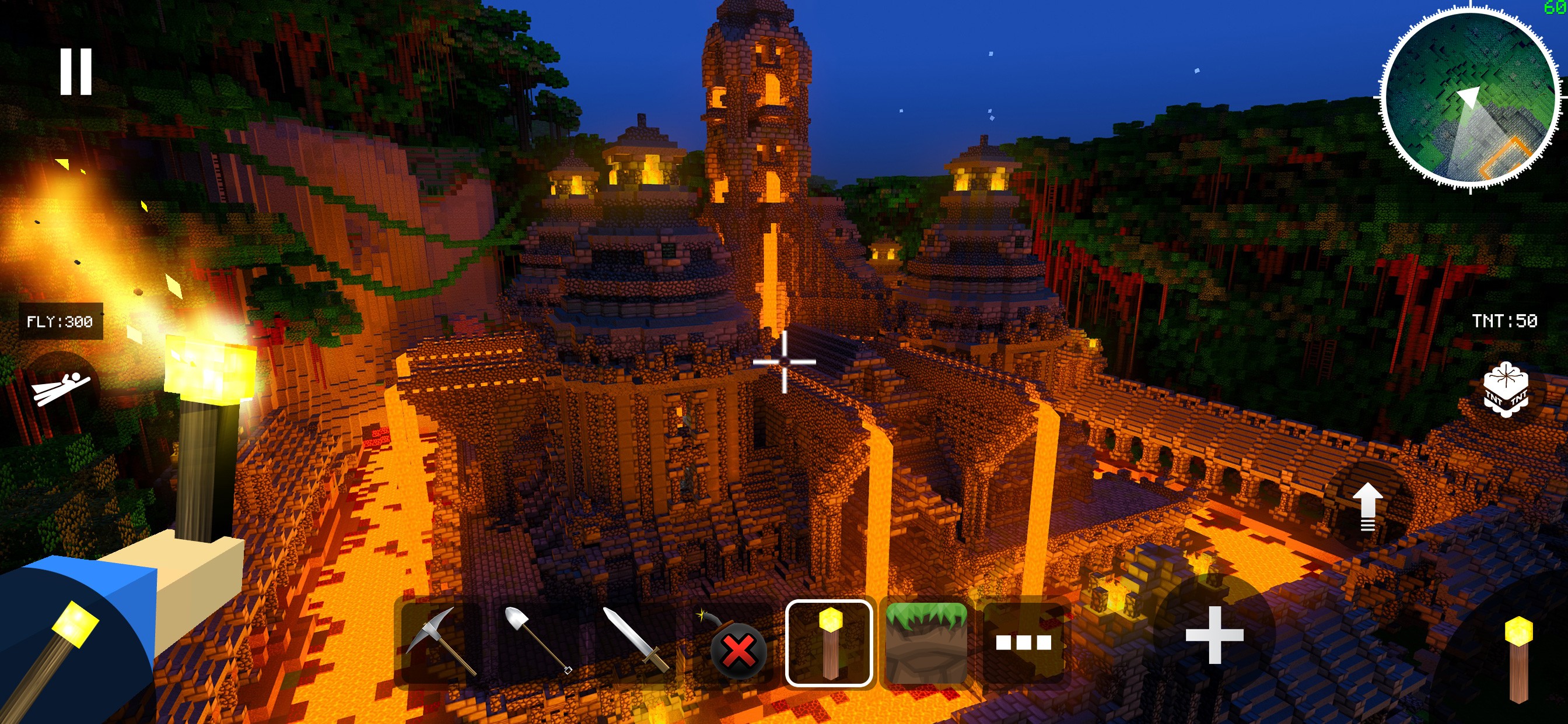Open the circular minimap
The width and height of the screenshot is (1568, 724).
[x=1470, y=97]
